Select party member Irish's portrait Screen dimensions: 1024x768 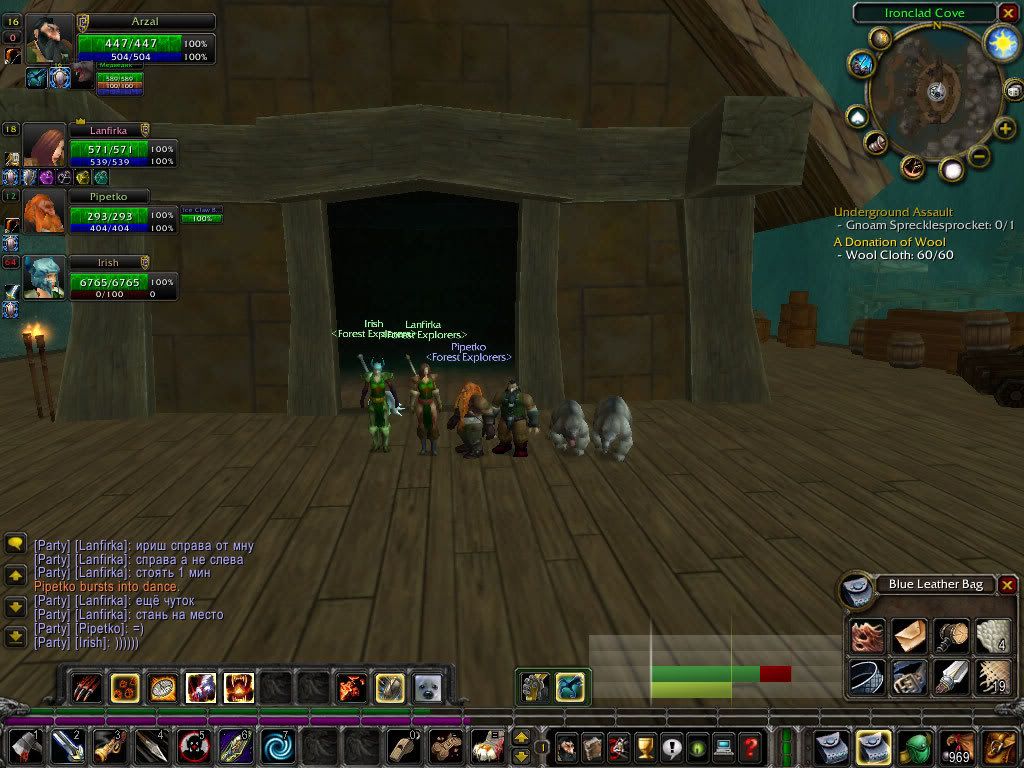tap(44, 279)
